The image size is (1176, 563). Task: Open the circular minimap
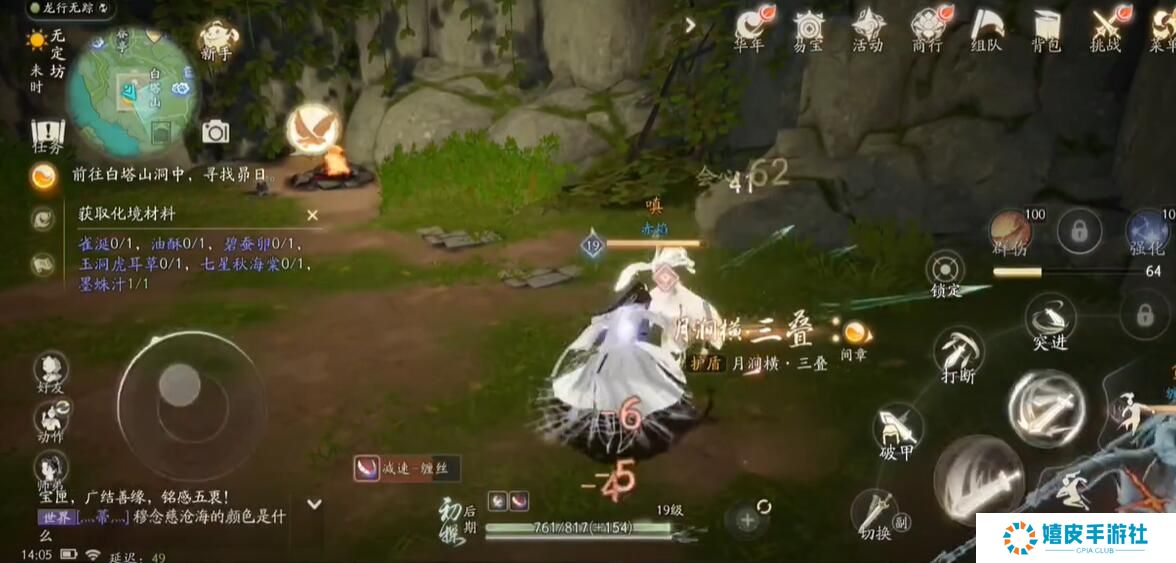coord(133,85)
